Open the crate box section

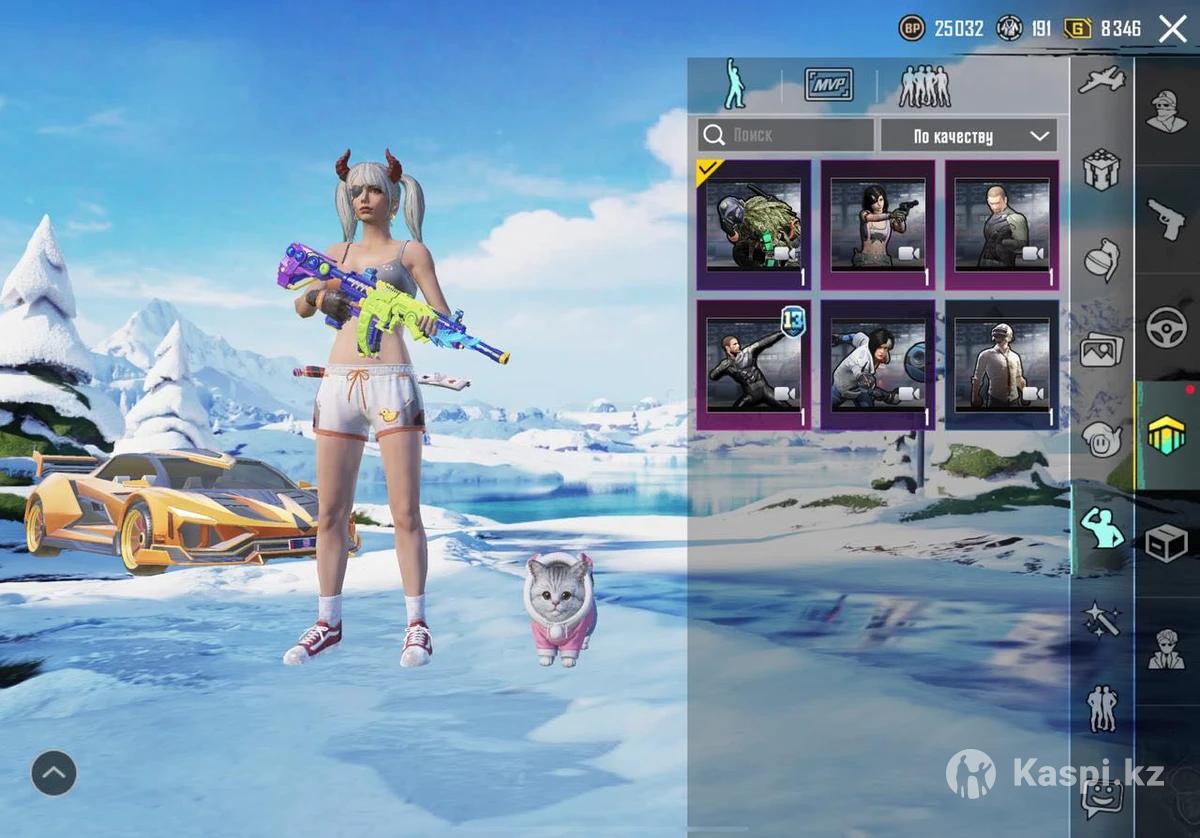(1167, 543)
